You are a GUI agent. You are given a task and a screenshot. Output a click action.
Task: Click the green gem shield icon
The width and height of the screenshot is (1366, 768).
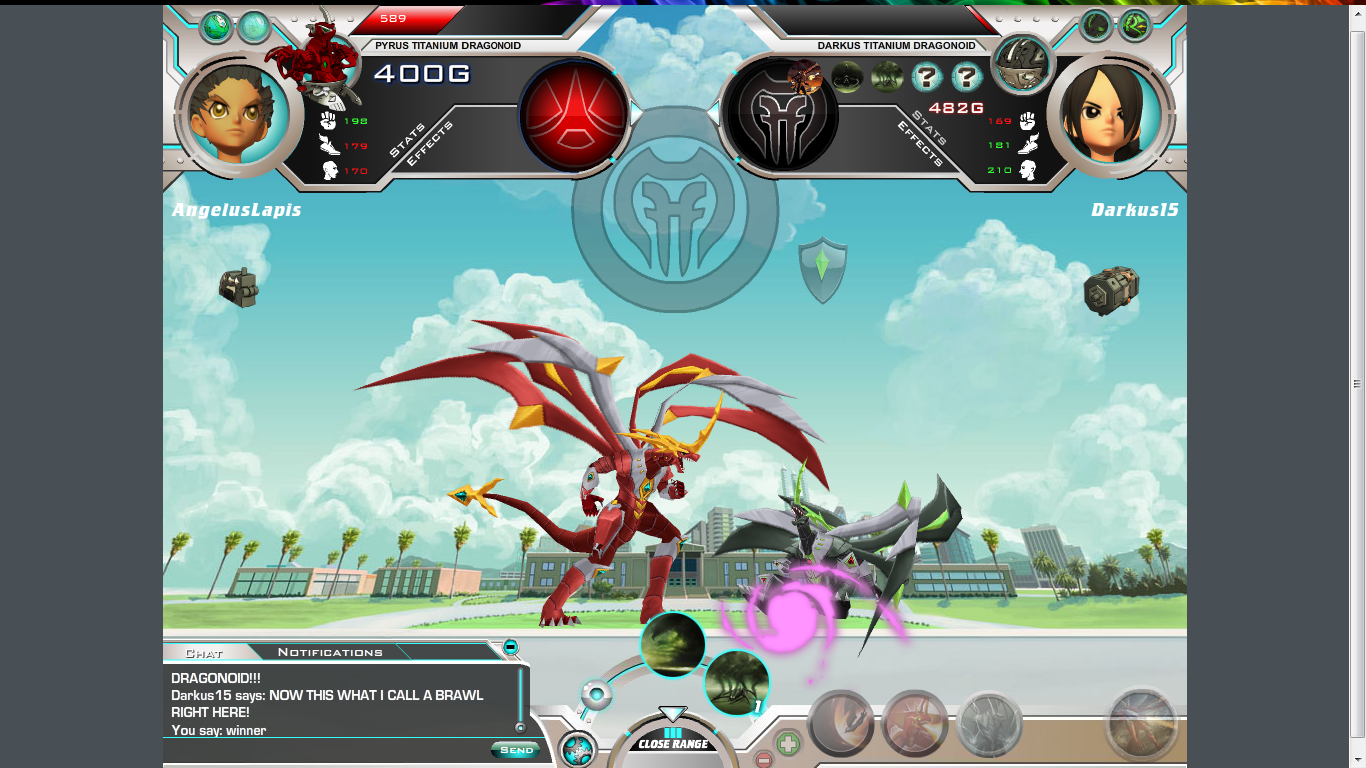tap(822, 269)
